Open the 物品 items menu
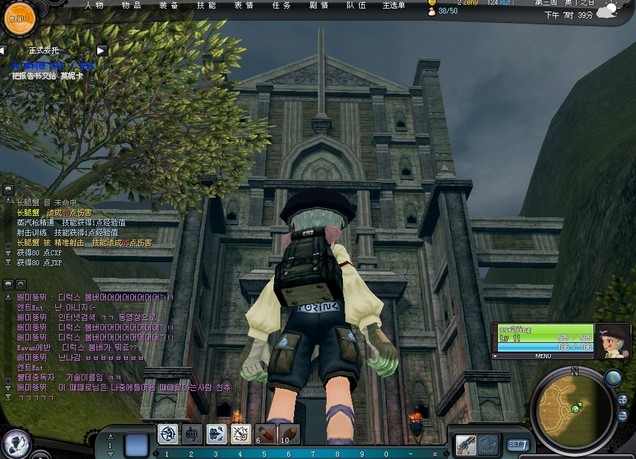 pyautogui.click(x=131, y=5)
